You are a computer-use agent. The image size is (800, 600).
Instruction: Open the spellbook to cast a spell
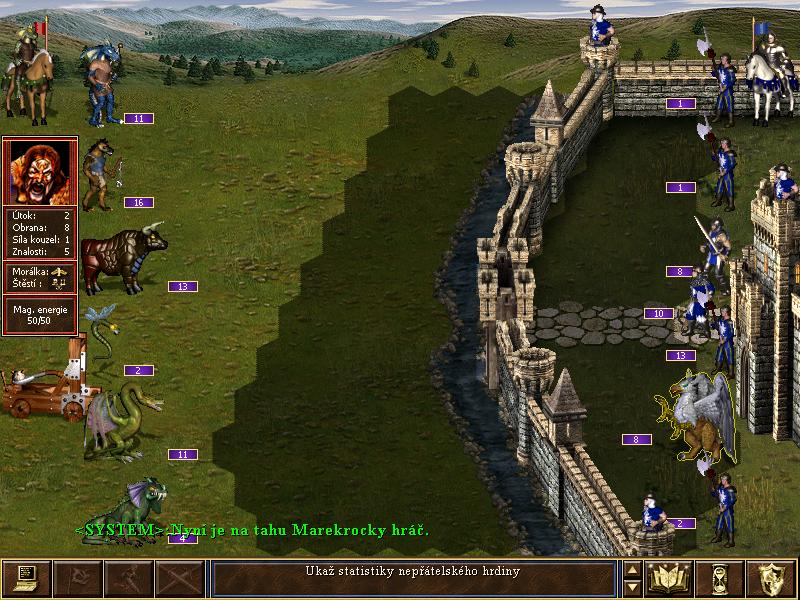[x=669, y=578]
